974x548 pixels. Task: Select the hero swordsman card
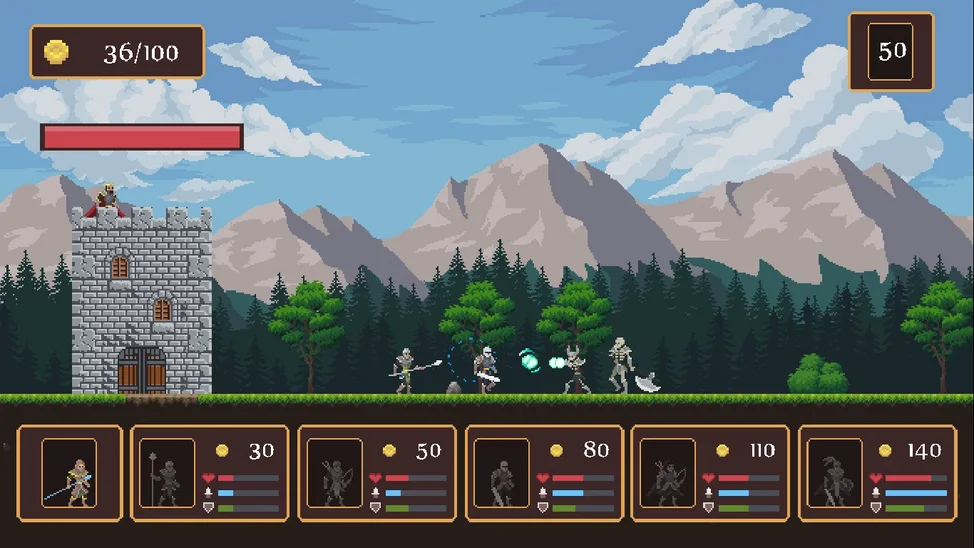(x=69, y=473)
